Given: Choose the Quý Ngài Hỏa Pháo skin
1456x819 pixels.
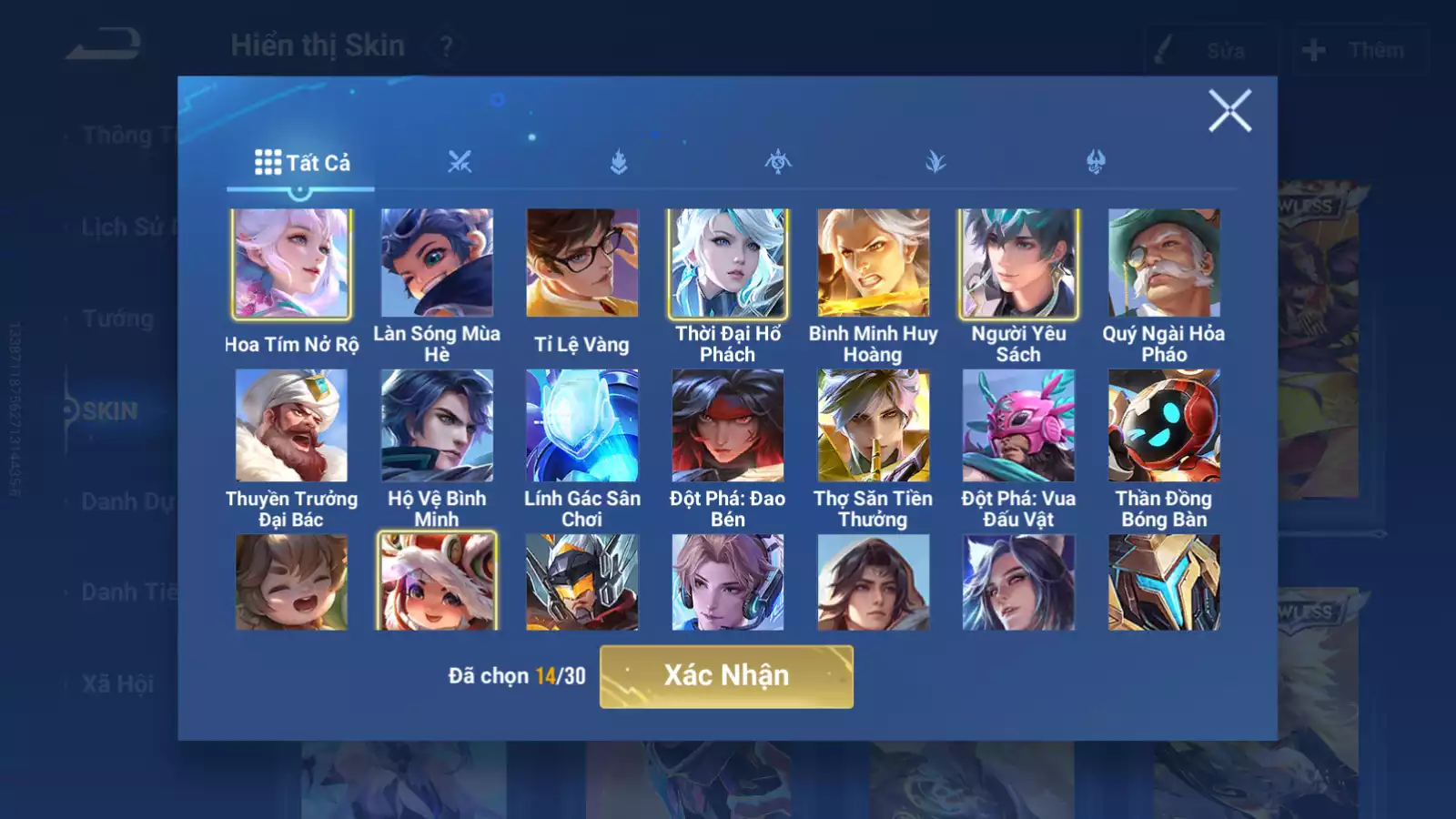Looking at the screenshot, I should click(x=1164, y=264).
